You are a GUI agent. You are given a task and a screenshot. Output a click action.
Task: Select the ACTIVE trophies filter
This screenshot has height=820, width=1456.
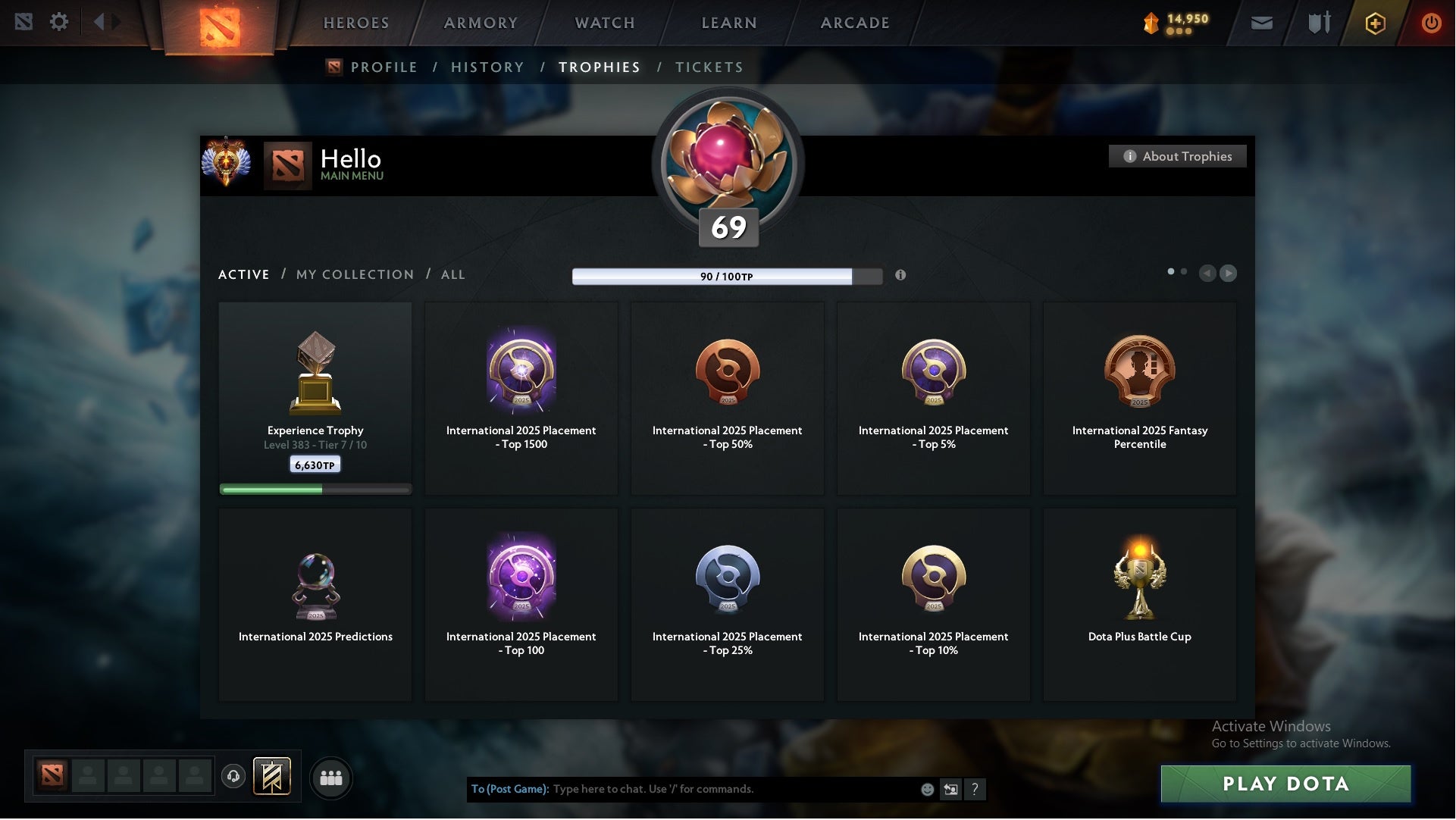click(x=244, y=274)
